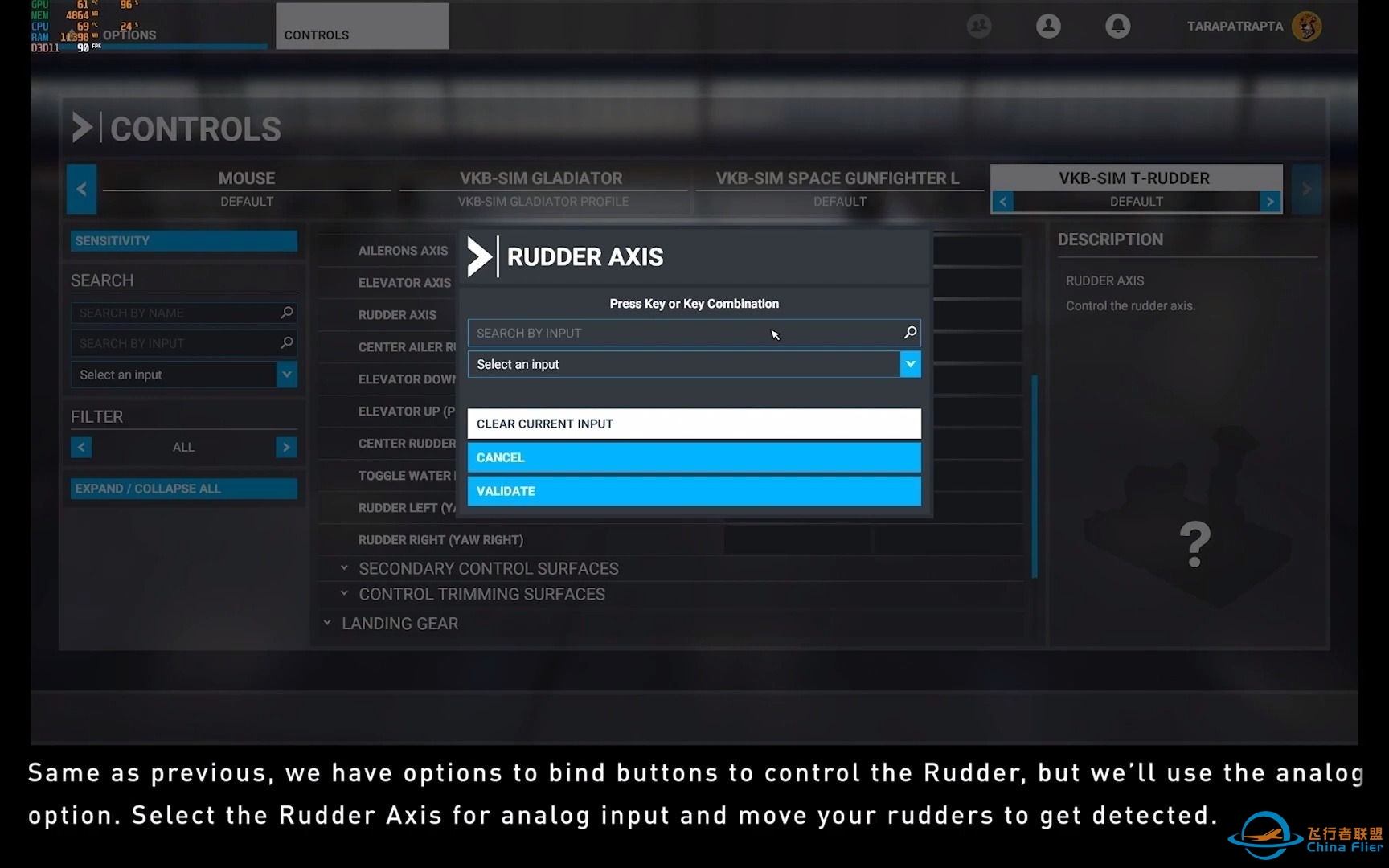This screenshot has height=868, width=1389.
Task: Switch to the VKB-SIM Gladiator device tab
Action: pyautogui.click(x=541, y=188)
